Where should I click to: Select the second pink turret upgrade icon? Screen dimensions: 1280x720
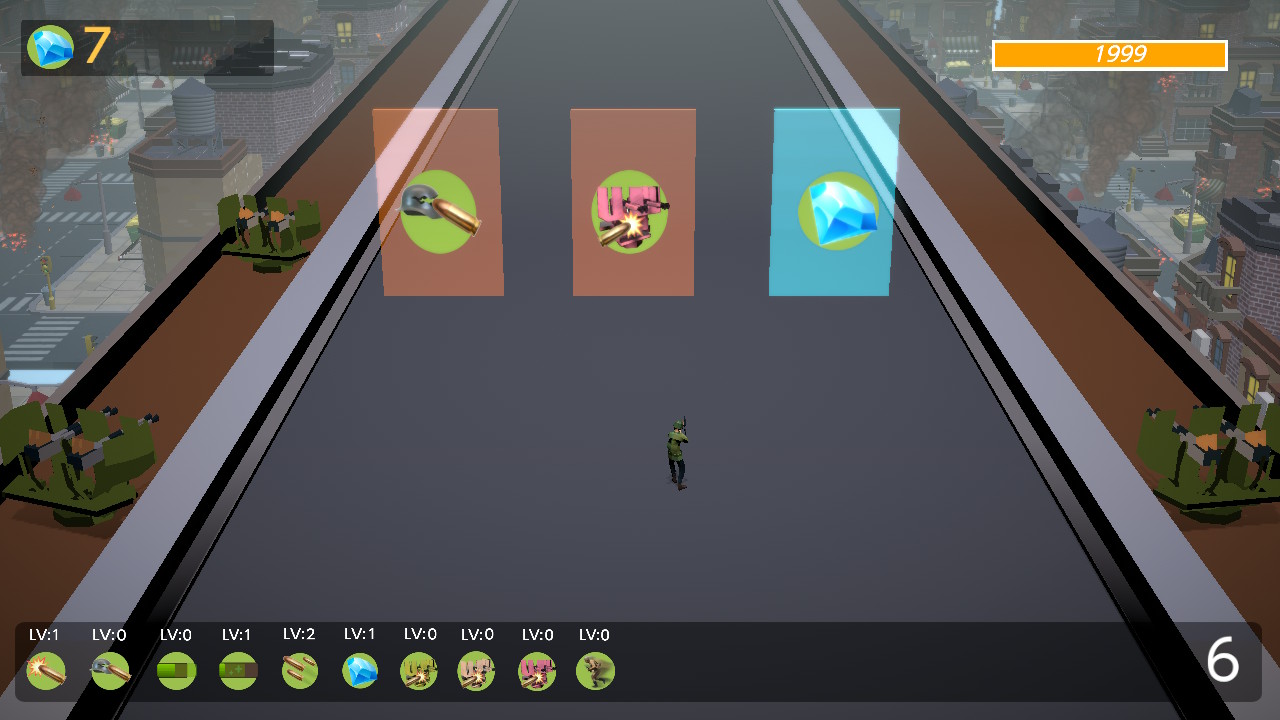477,670
